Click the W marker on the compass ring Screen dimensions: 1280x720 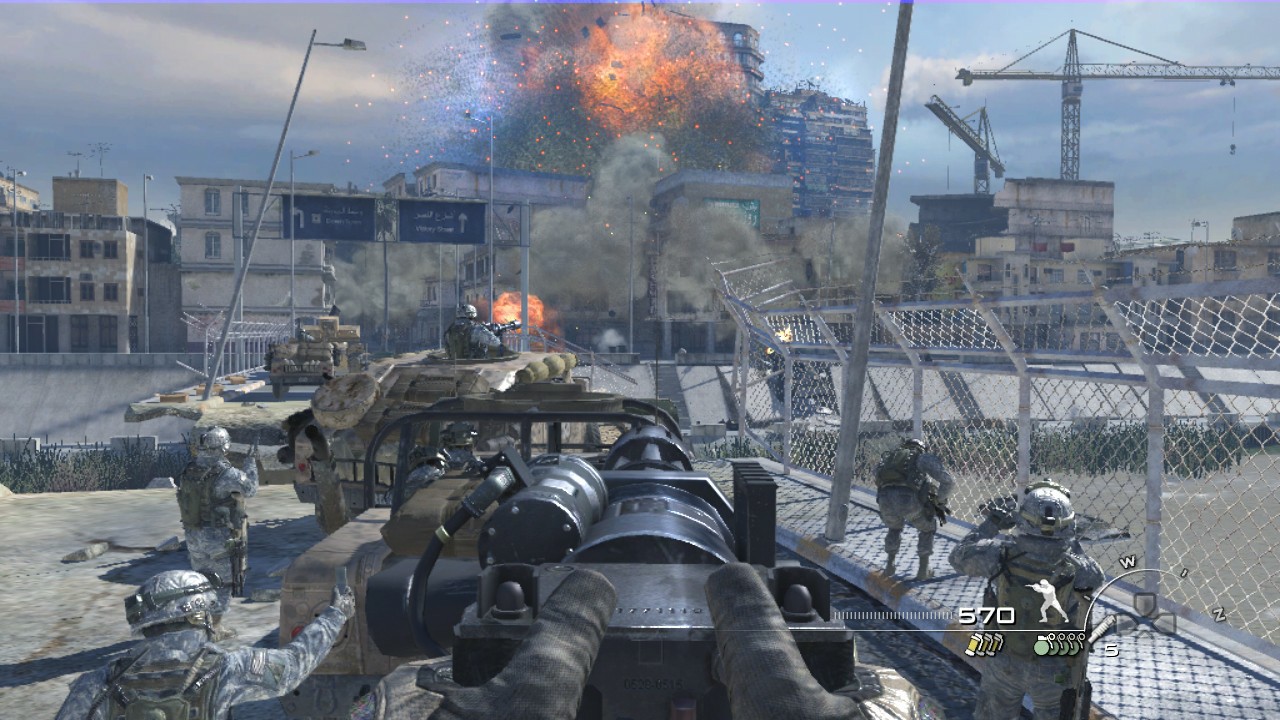pos(1128,560)
